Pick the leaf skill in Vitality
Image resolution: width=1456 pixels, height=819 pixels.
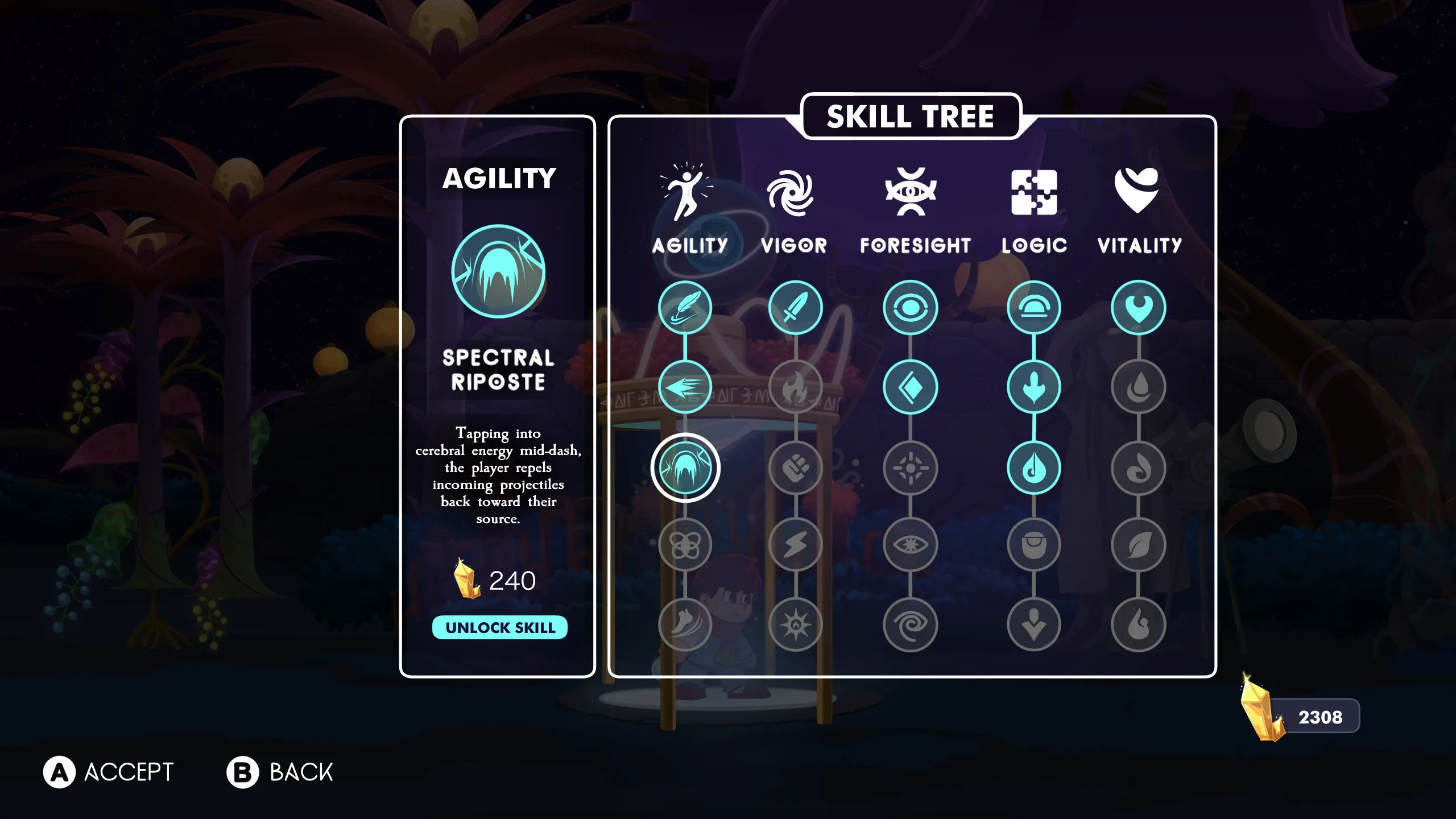pyautogui.click(x=1138, y=545)
